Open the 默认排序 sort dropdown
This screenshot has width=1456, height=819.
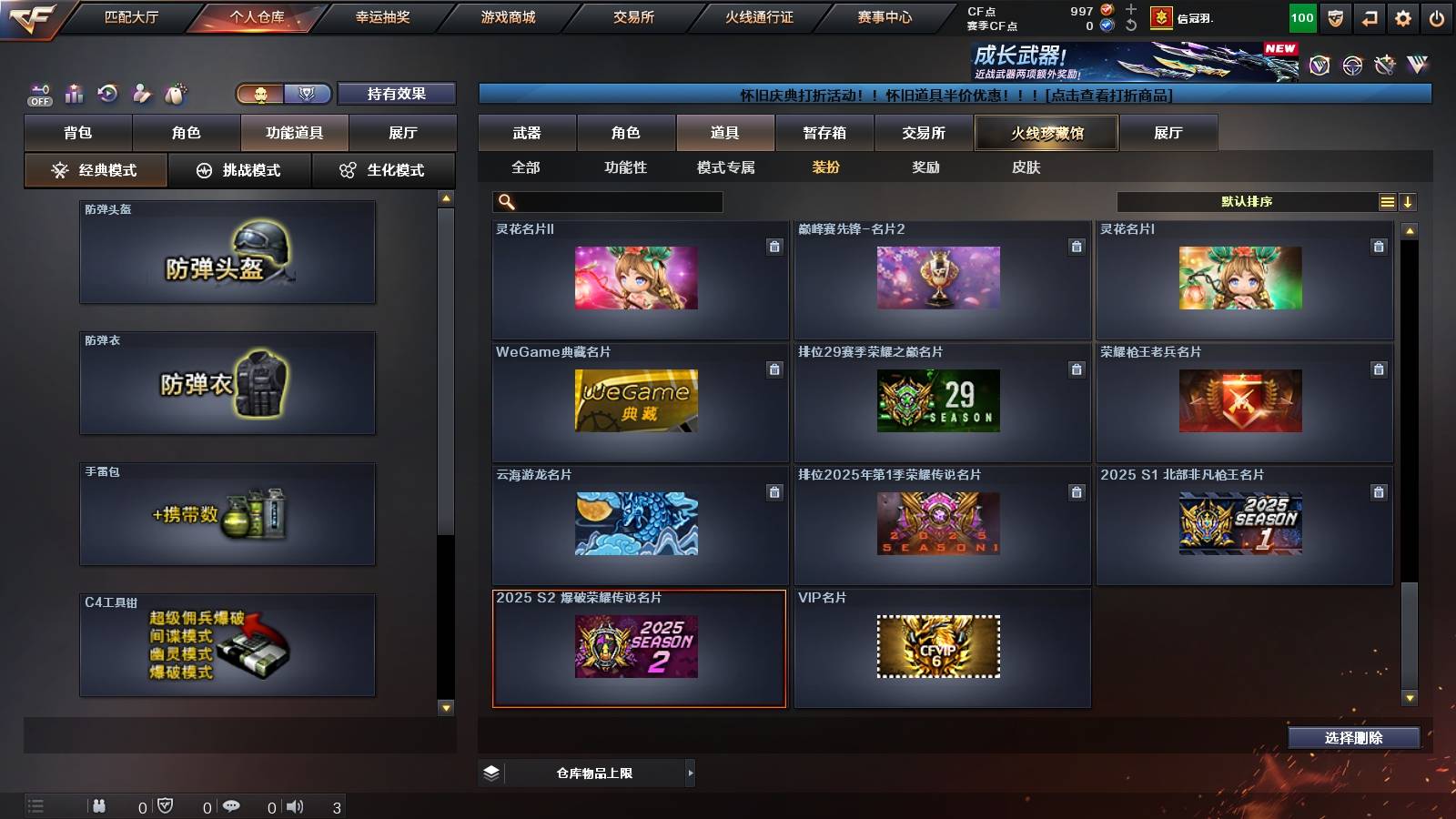1247,201
